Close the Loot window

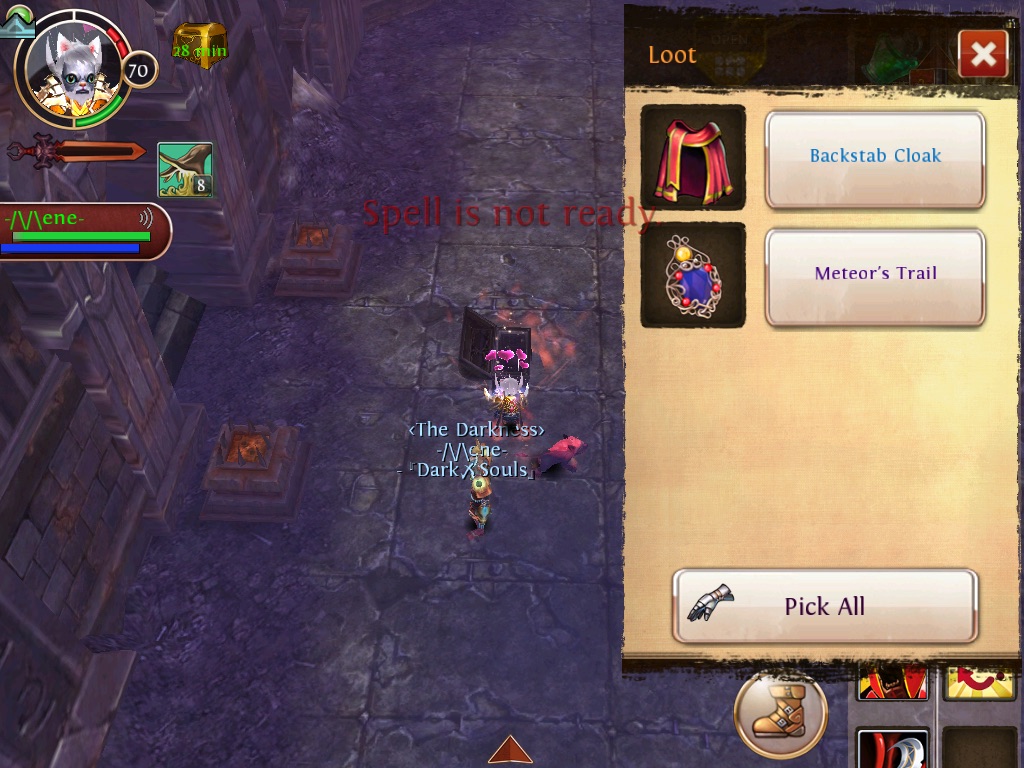[982, 55]
